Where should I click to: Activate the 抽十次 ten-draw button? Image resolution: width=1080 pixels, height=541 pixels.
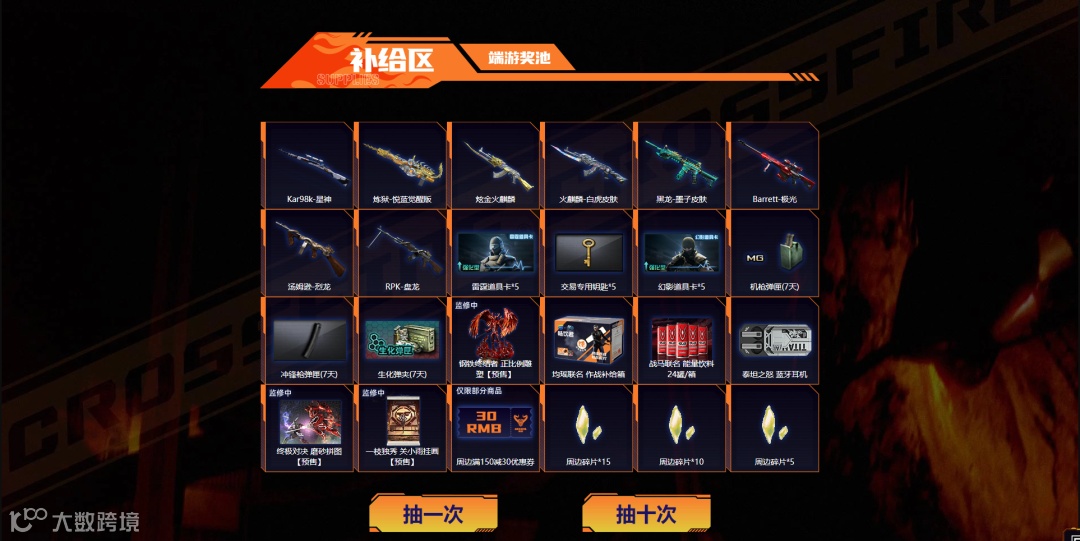tap(646, 514)
